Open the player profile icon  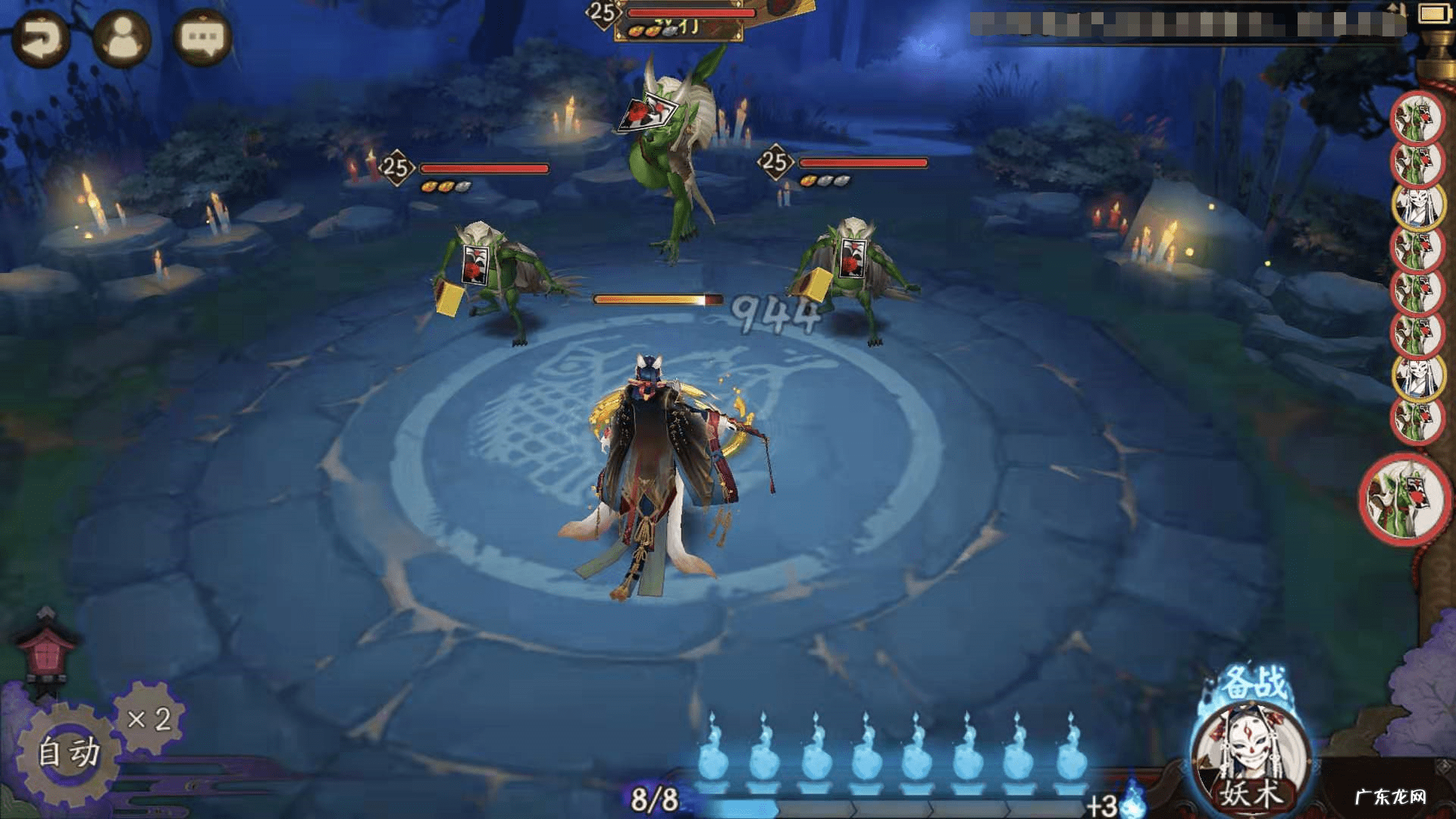point(121,38)
